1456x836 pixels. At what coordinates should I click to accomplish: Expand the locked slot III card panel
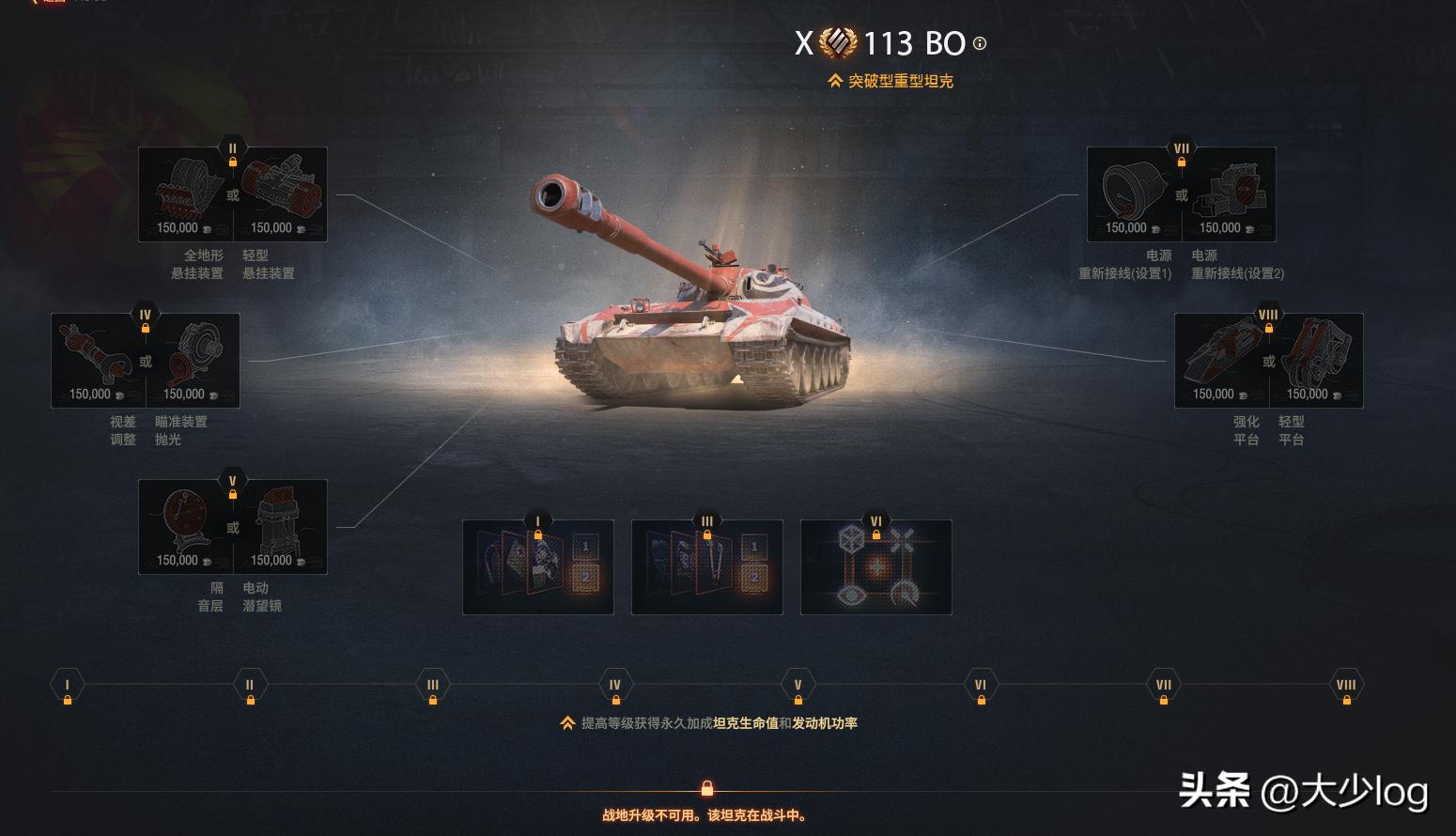(x=706, y=566)
